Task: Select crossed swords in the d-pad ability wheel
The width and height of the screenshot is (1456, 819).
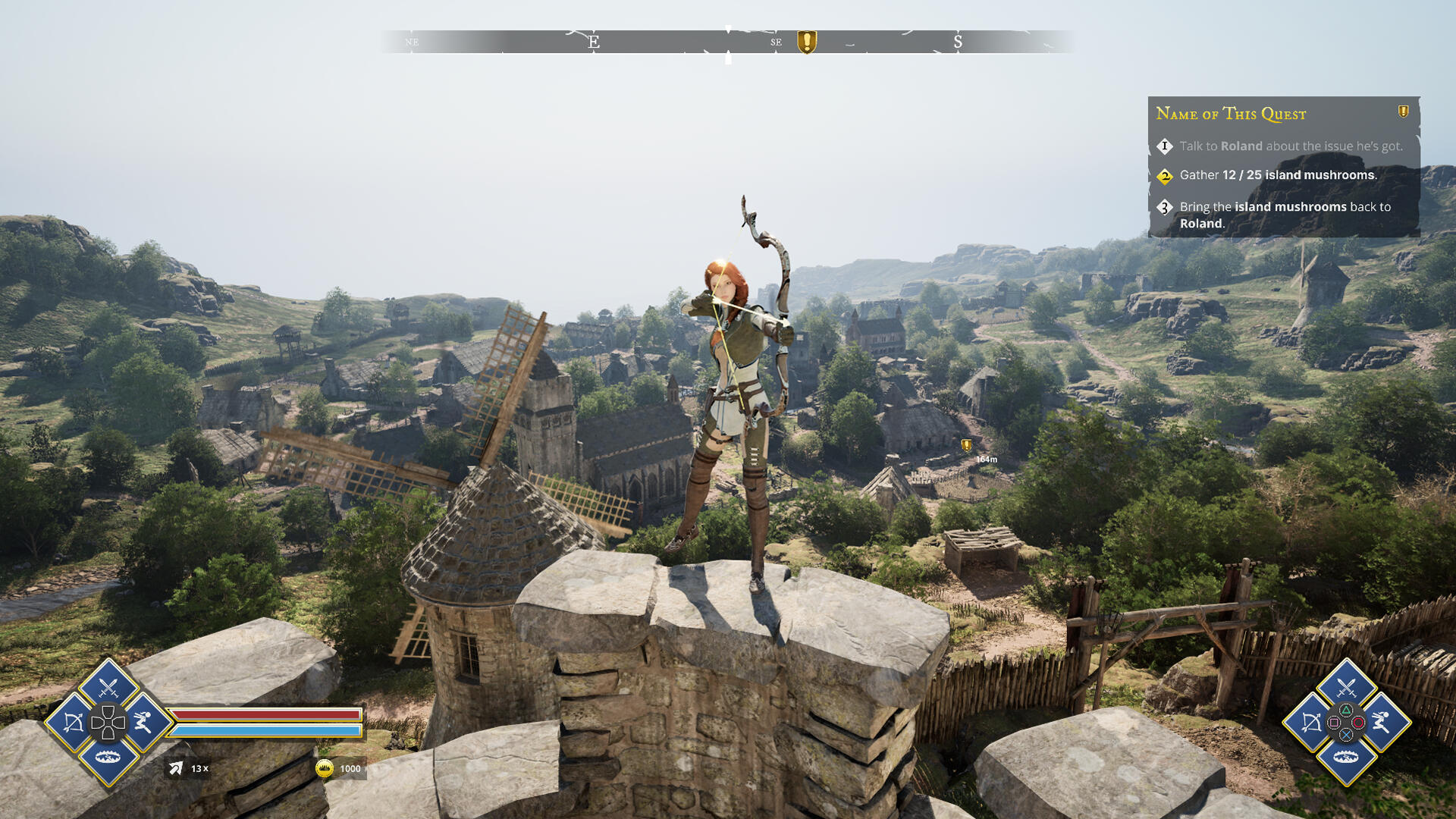Action: click(x=108, y=689)
